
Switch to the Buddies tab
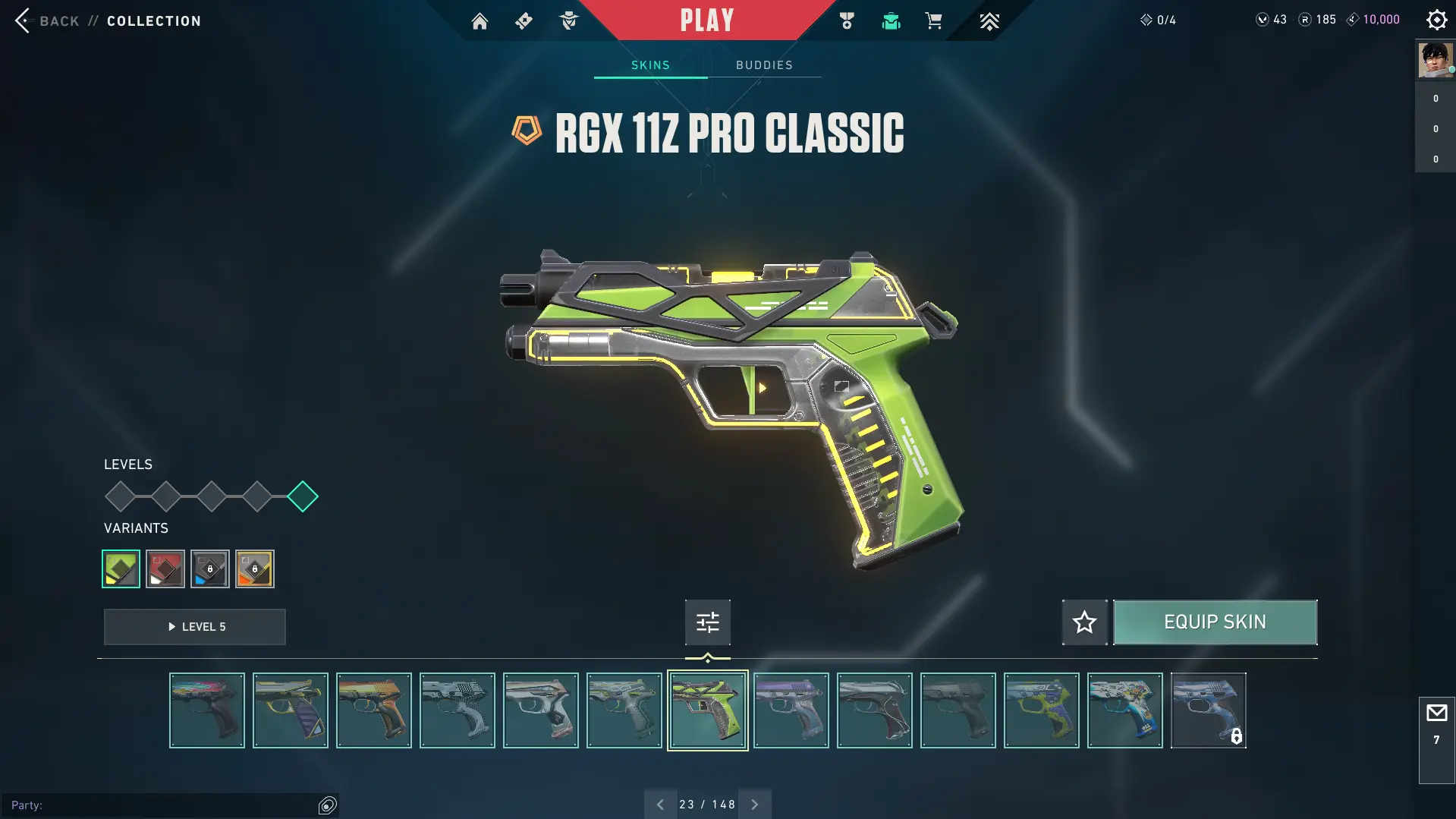764,65
